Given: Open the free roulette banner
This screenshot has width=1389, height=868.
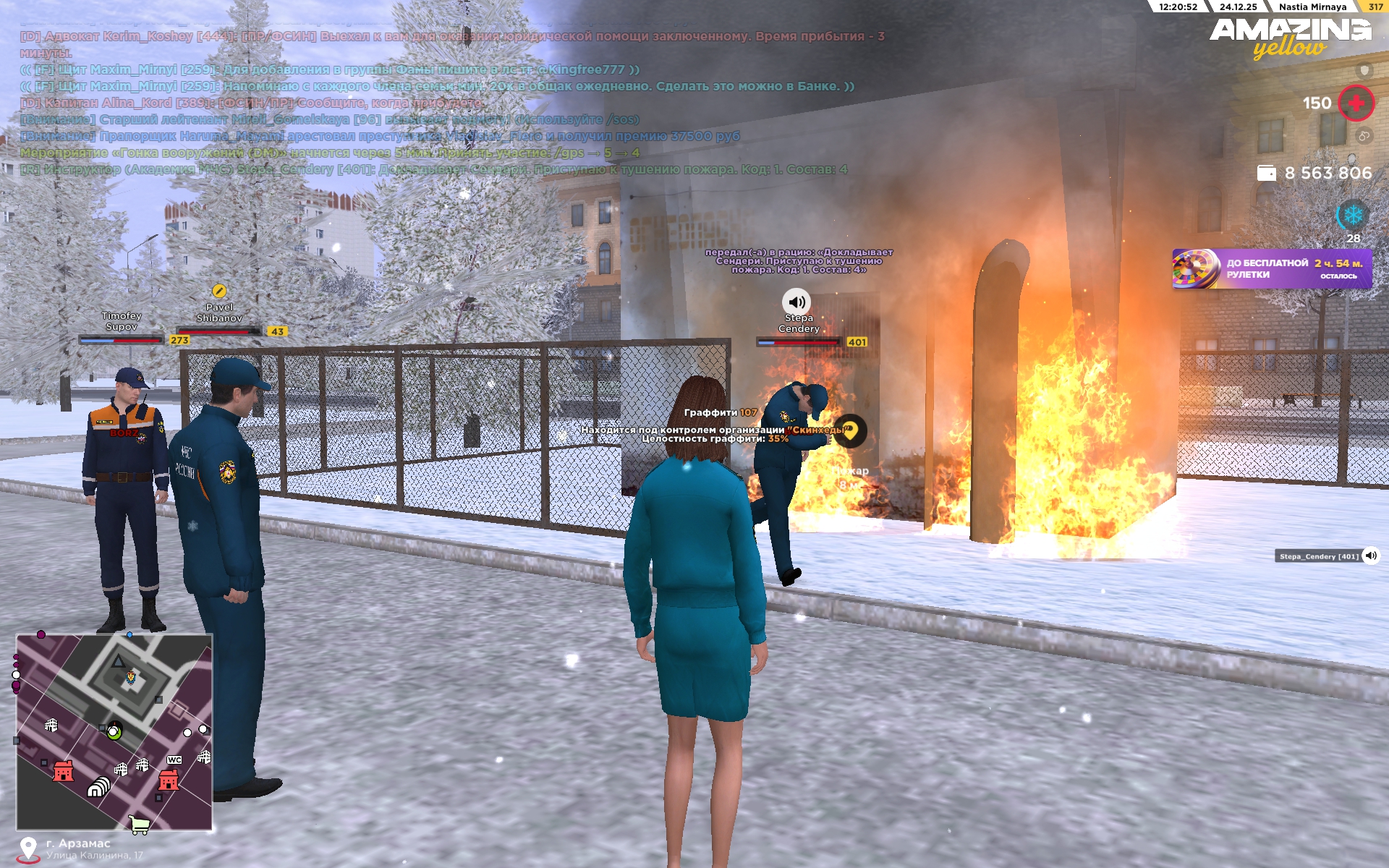Looking at the screenshot, I should [1271, 268].
